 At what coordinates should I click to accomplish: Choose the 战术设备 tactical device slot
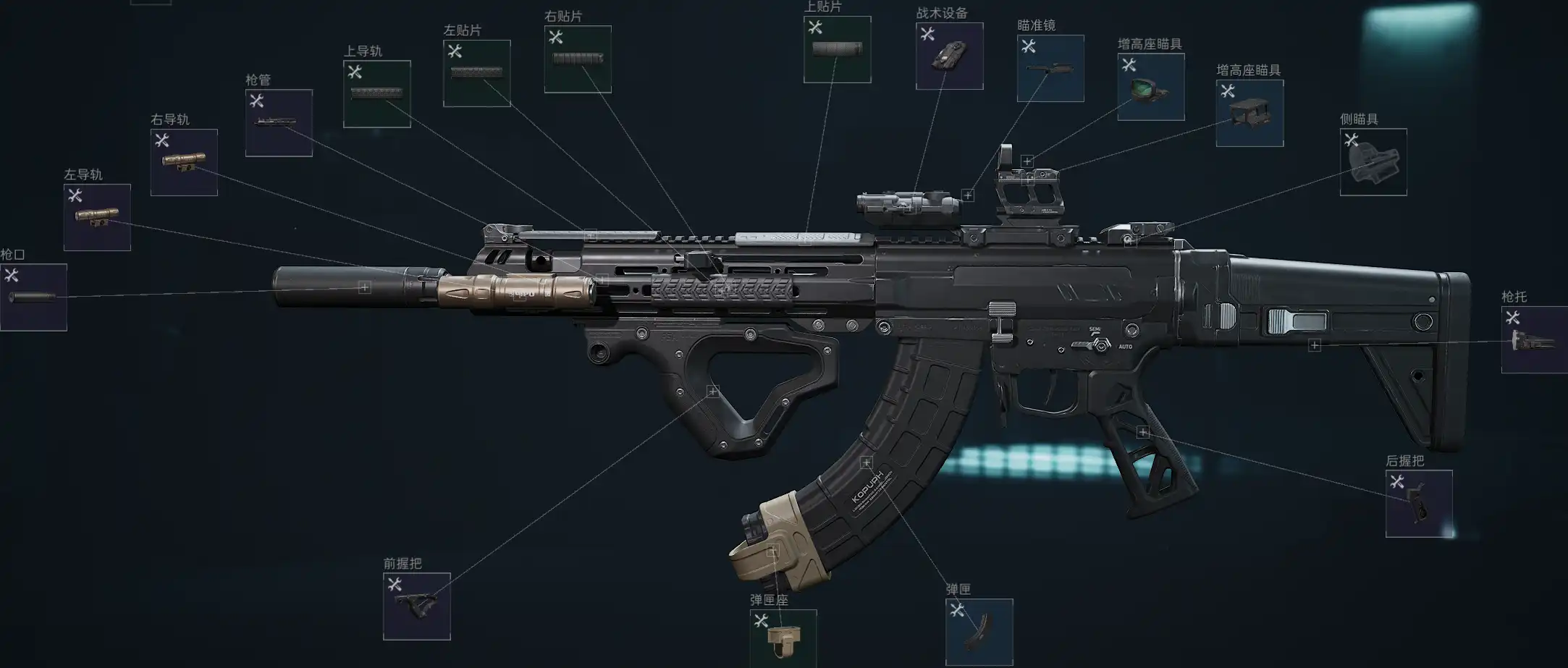point(949,56)
